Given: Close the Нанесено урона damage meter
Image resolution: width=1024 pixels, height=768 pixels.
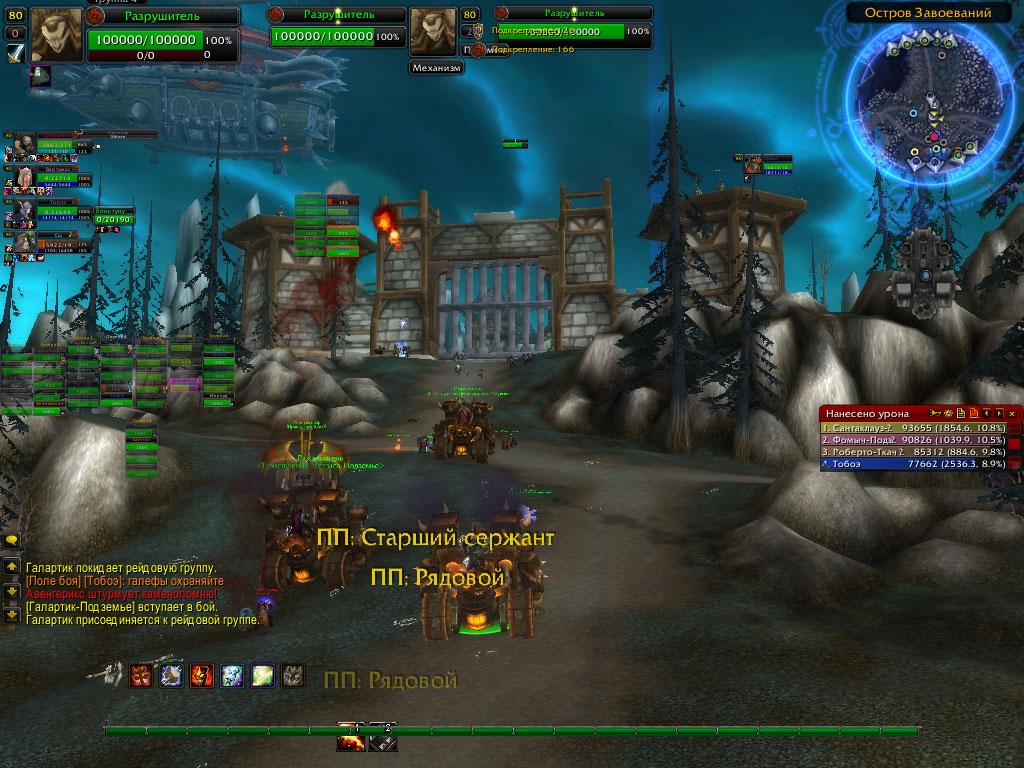Looking at the screenshot, I should 1012,412.
